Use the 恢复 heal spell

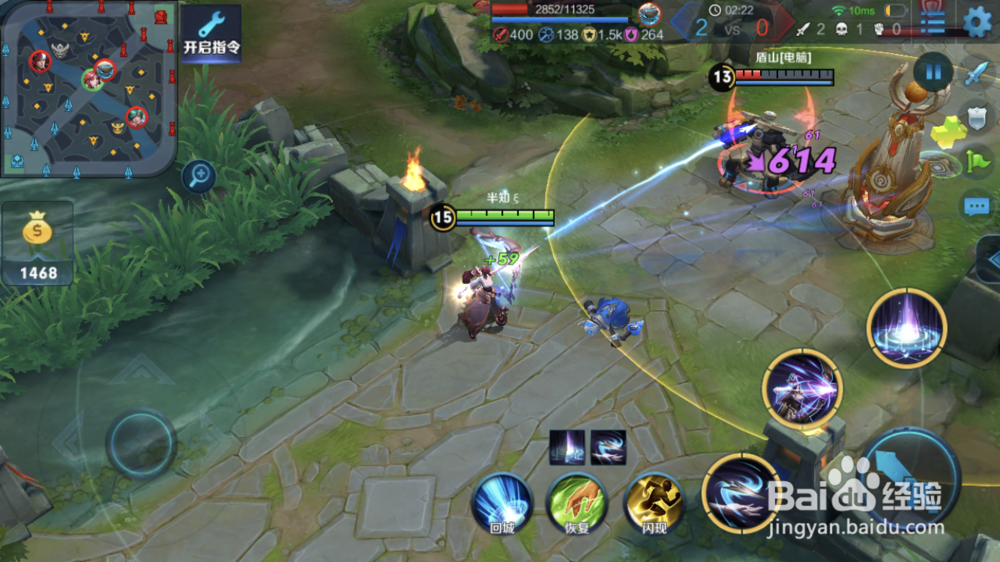578,502
